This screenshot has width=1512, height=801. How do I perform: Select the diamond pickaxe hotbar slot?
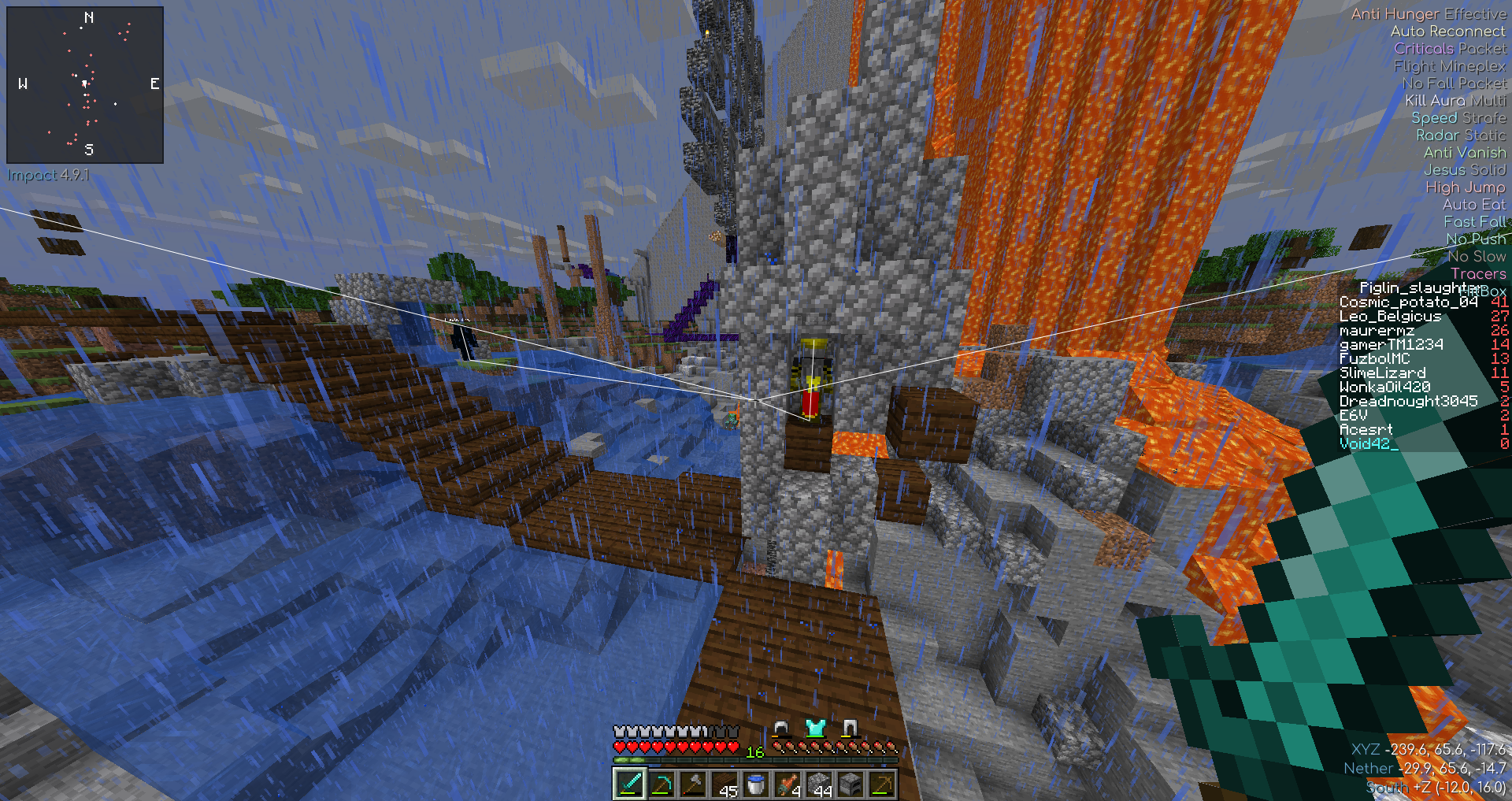pyautogui.click(x=661, y=784)
